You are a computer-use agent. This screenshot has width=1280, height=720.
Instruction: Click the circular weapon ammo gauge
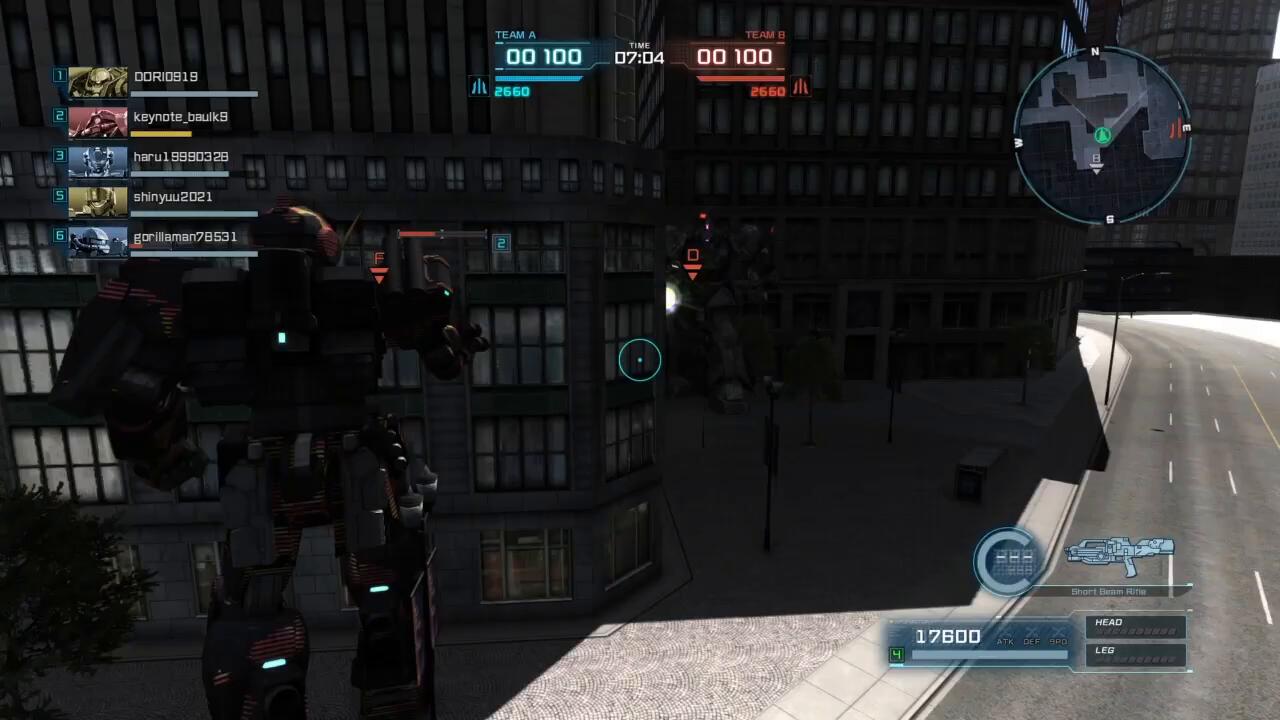tap(1008, 561)
